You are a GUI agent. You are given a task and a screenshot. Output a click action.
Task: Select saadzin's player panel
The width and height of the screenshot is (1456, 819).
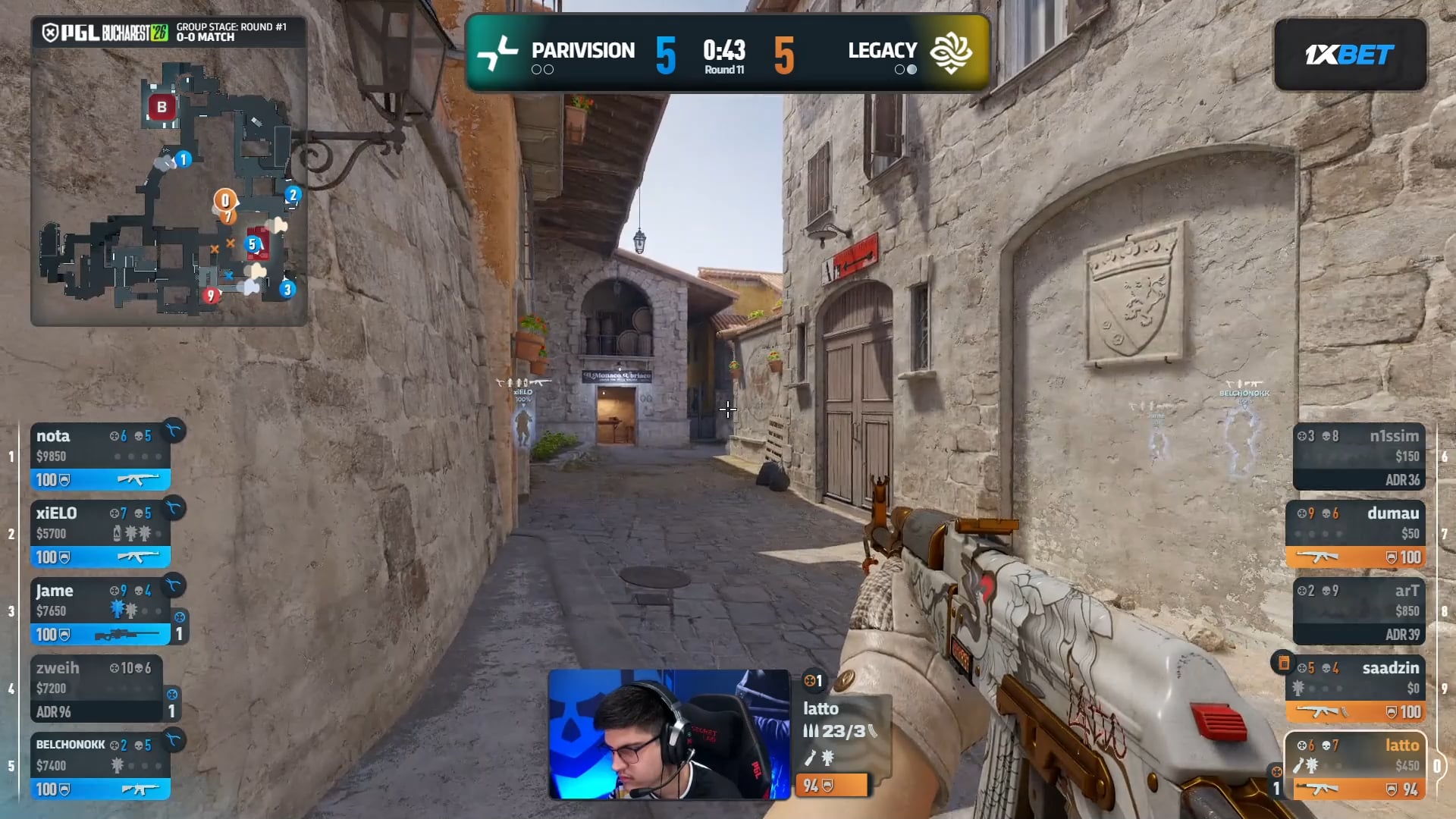point(1355,688)
